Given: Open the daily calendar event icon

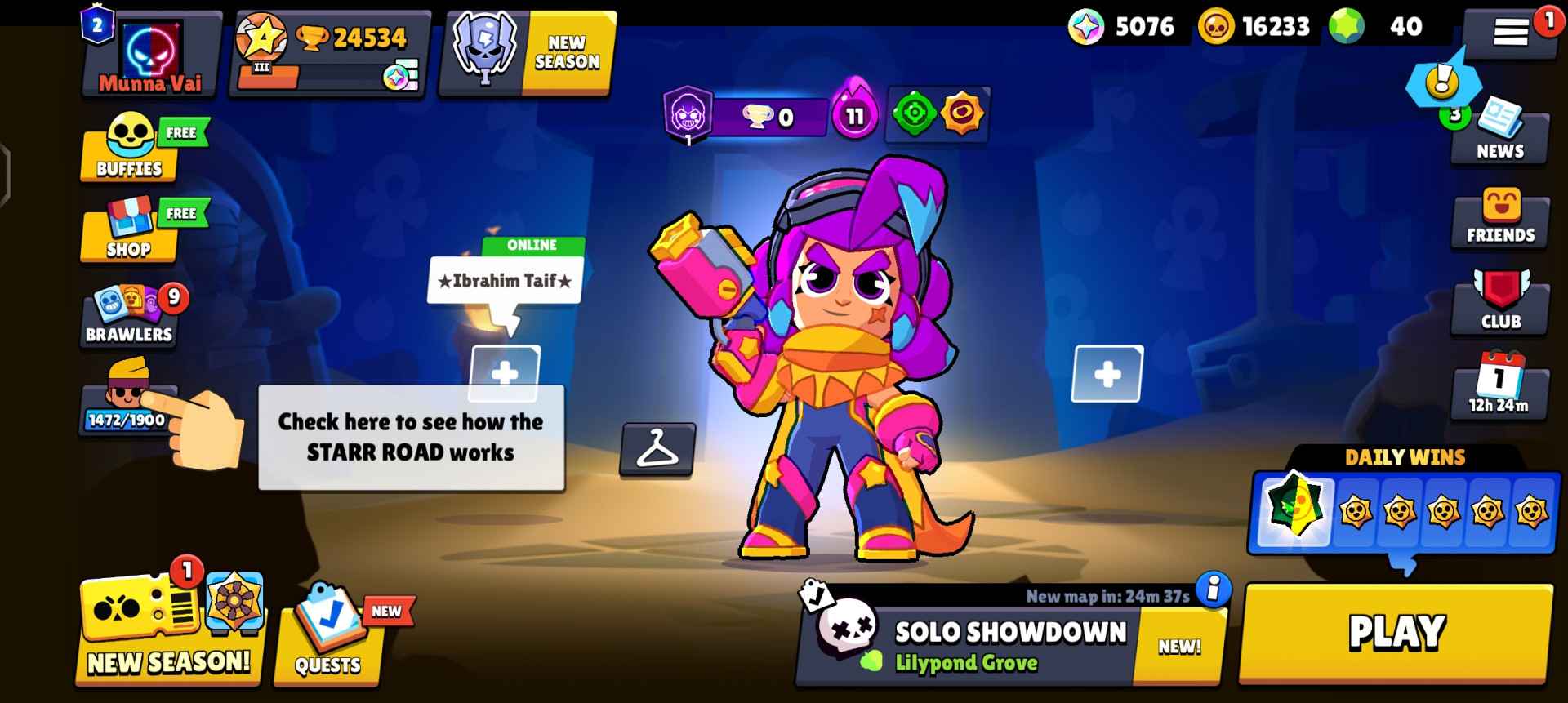Looking at the screenshot, I should [1499, 392].
